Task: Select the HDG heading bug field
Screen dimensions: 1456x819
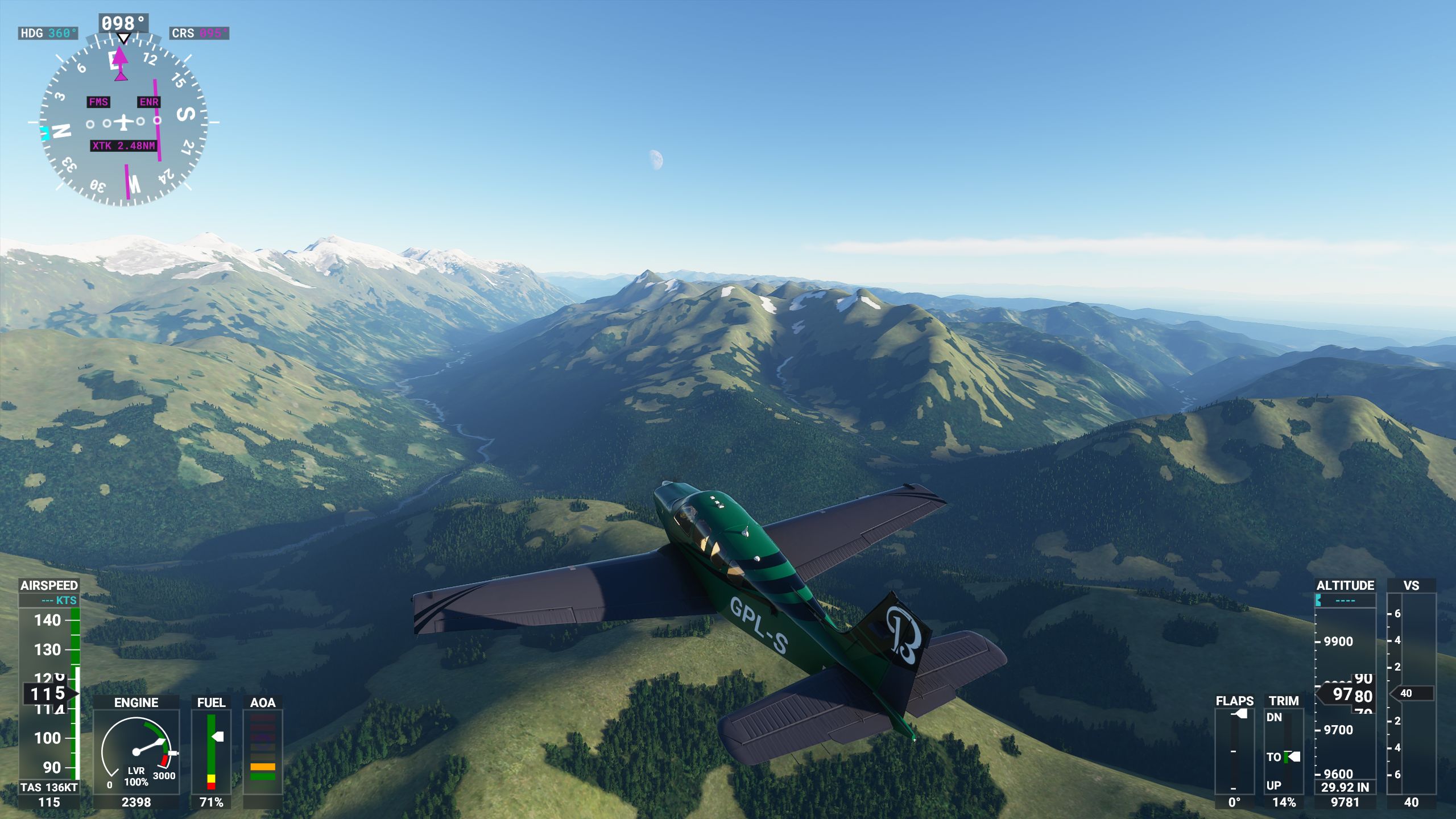Action: click(x=48, y=34)
